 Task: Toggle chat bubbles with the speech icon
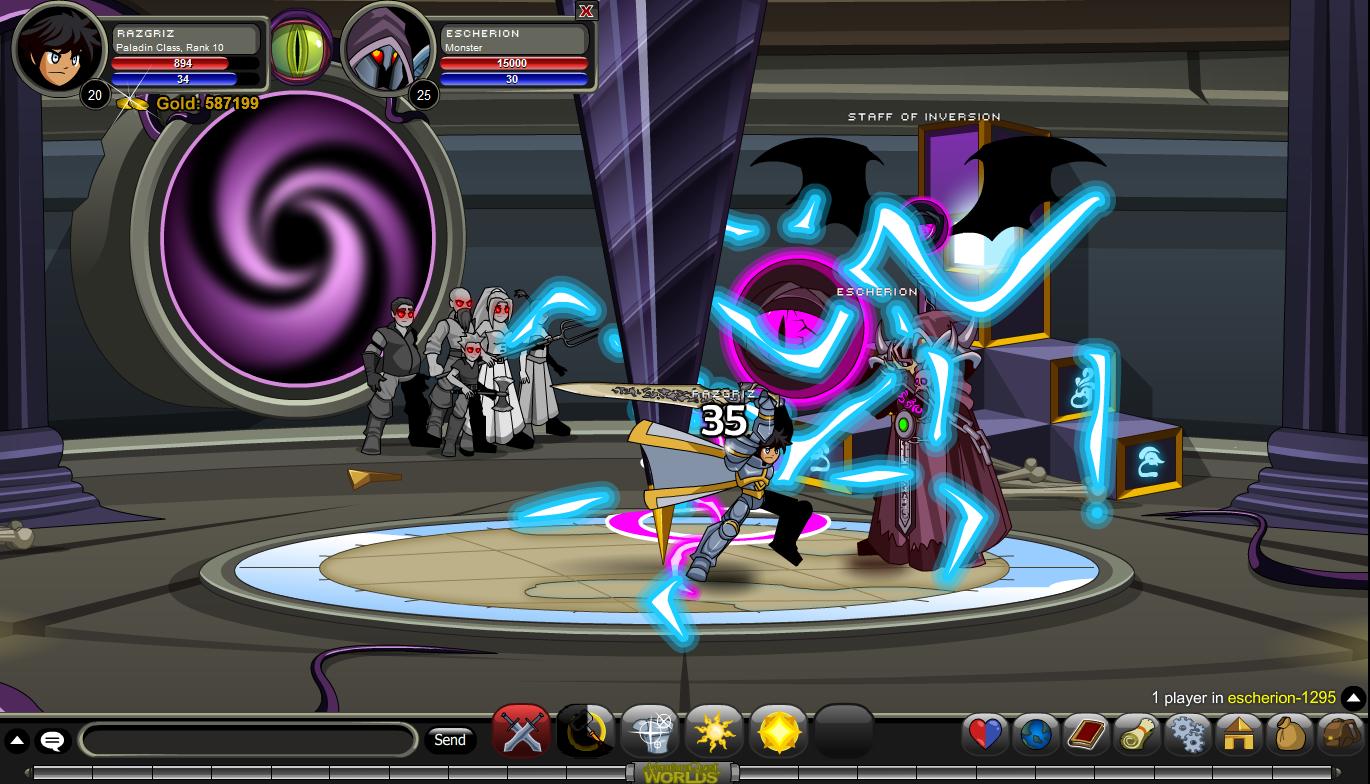51,740
